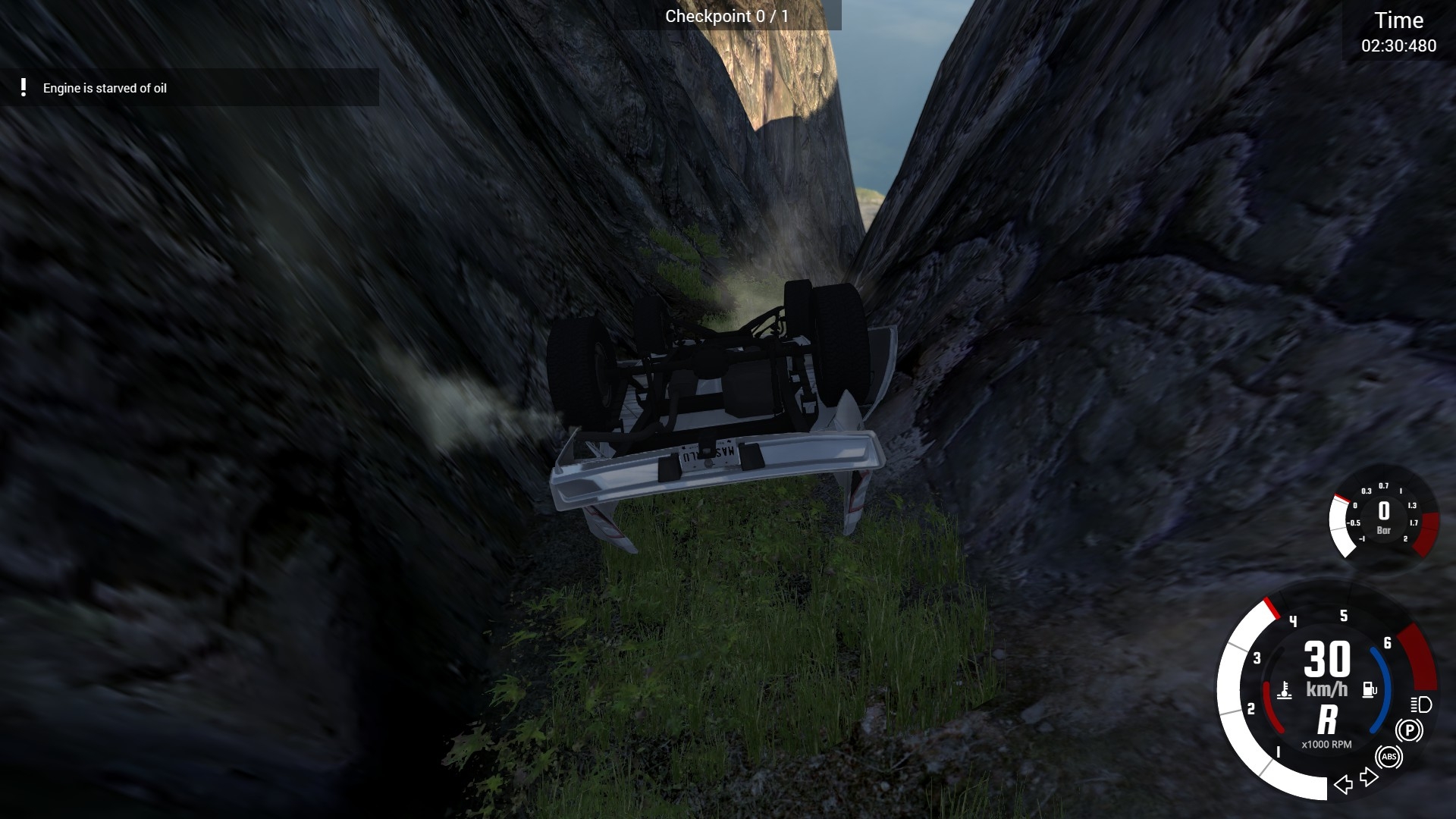This screenshot has height=819, width=1456.
Task: Click the exclamation mark warning icon
Action: (x=23, y=89)
